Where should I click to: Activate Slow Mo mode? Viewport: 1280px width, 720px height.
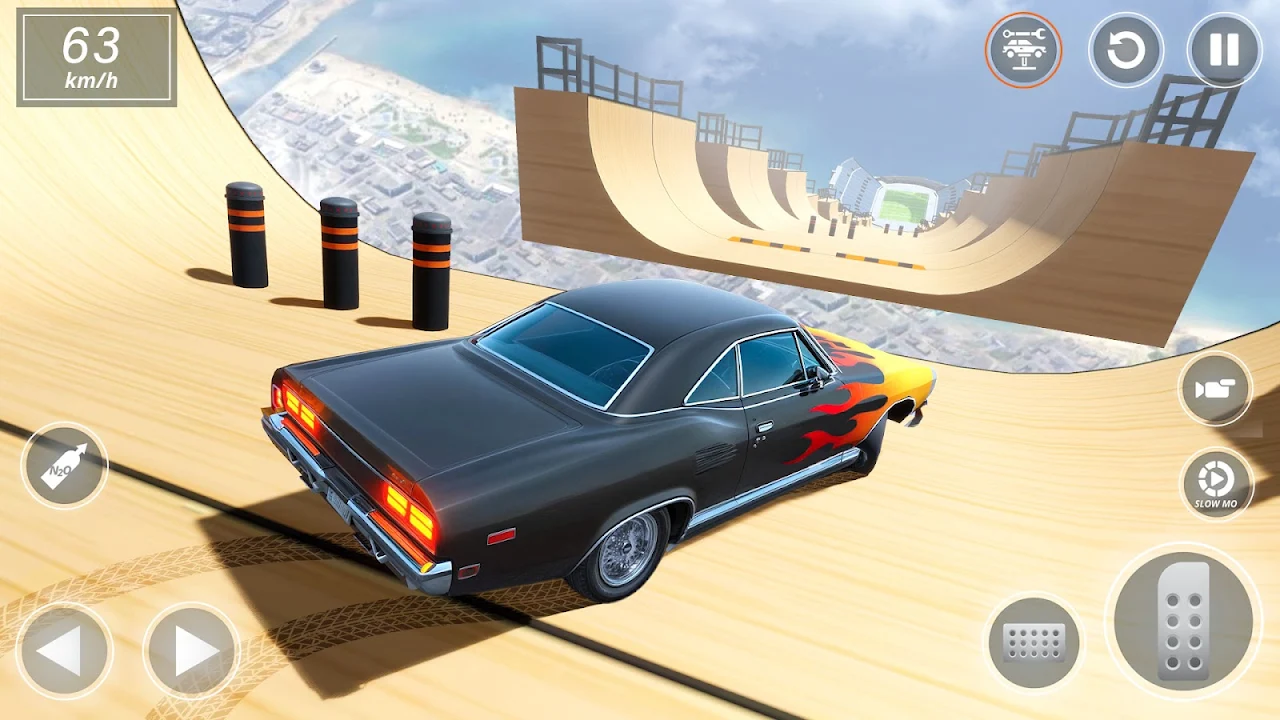click(1216, 484)
